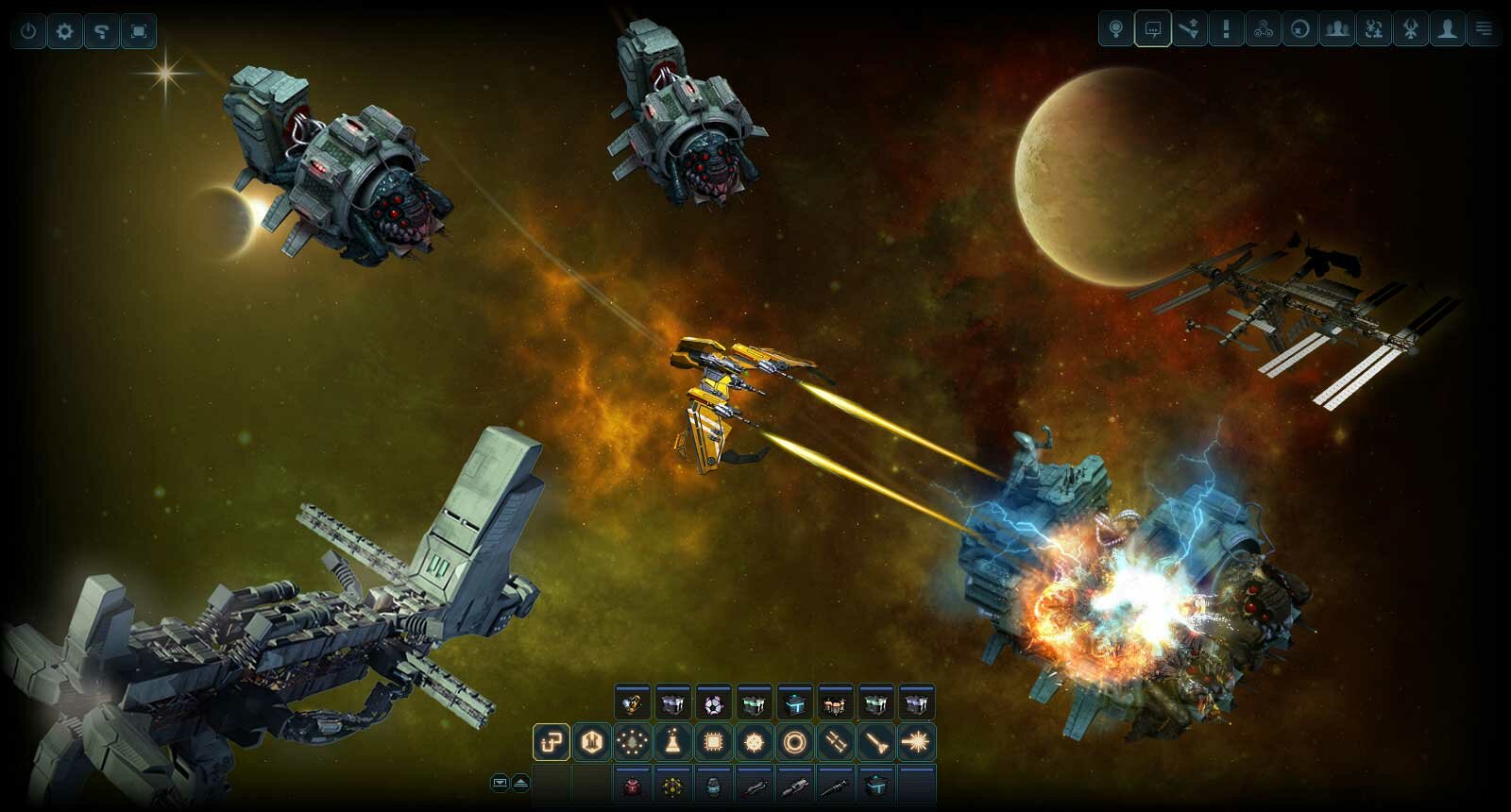
Task: Select the CPU chip category
Action: [x=713, y=742]
